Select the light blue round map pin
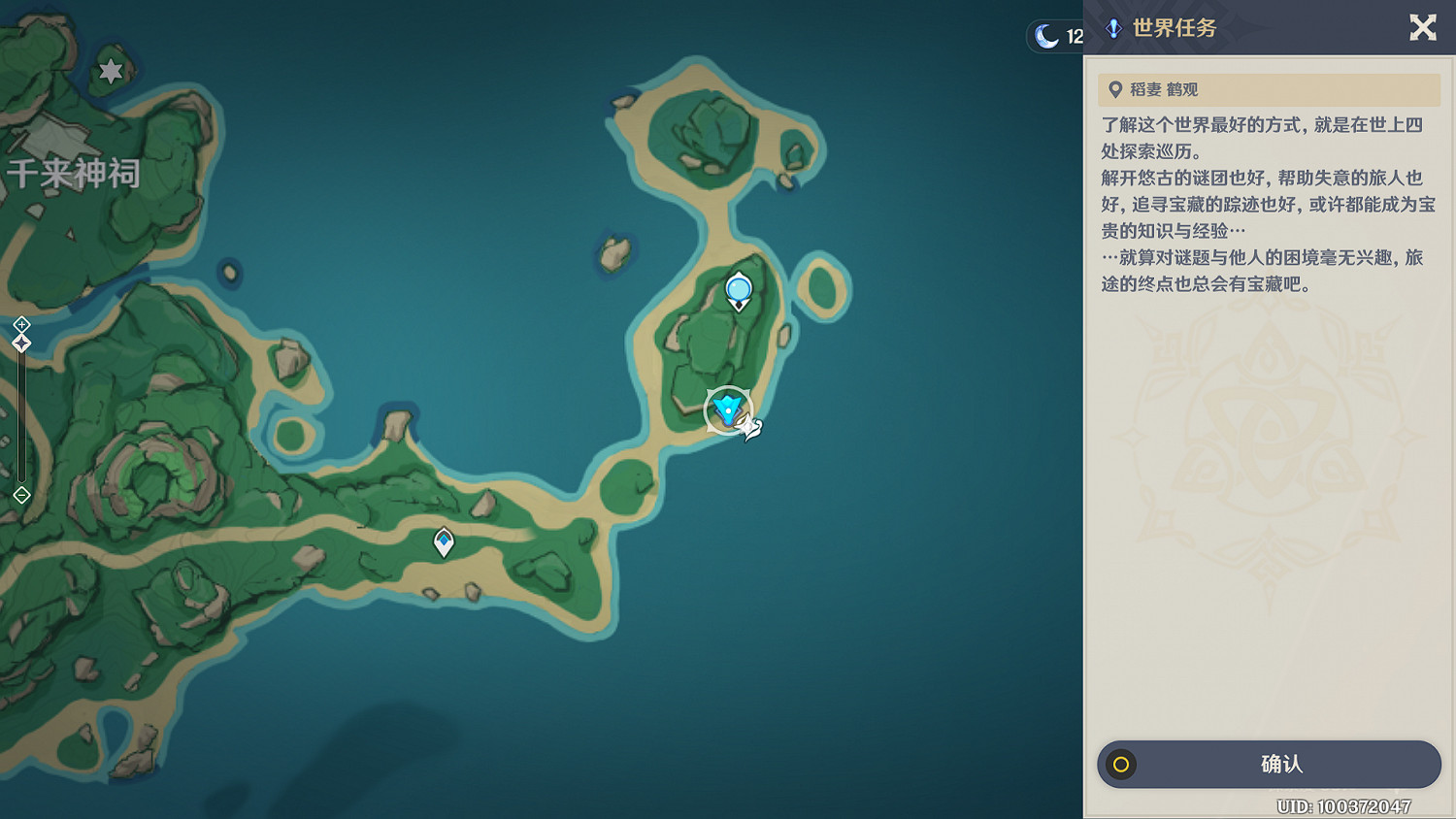1456x819 pixels. click(739, 290)
